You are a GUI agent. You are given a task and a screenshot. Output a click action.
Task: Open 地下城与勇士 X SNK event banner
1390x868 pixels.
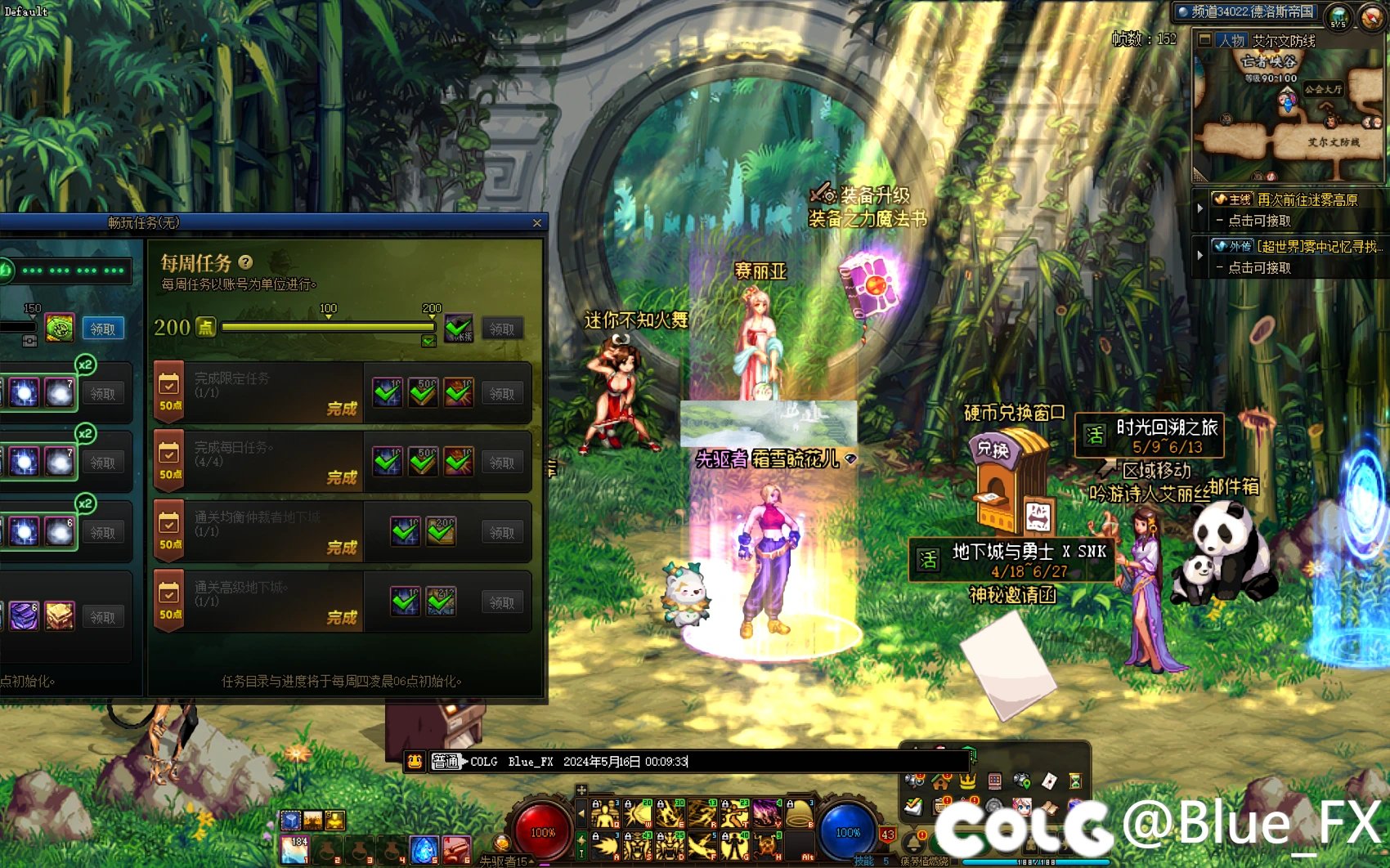tap(1012, 560)
